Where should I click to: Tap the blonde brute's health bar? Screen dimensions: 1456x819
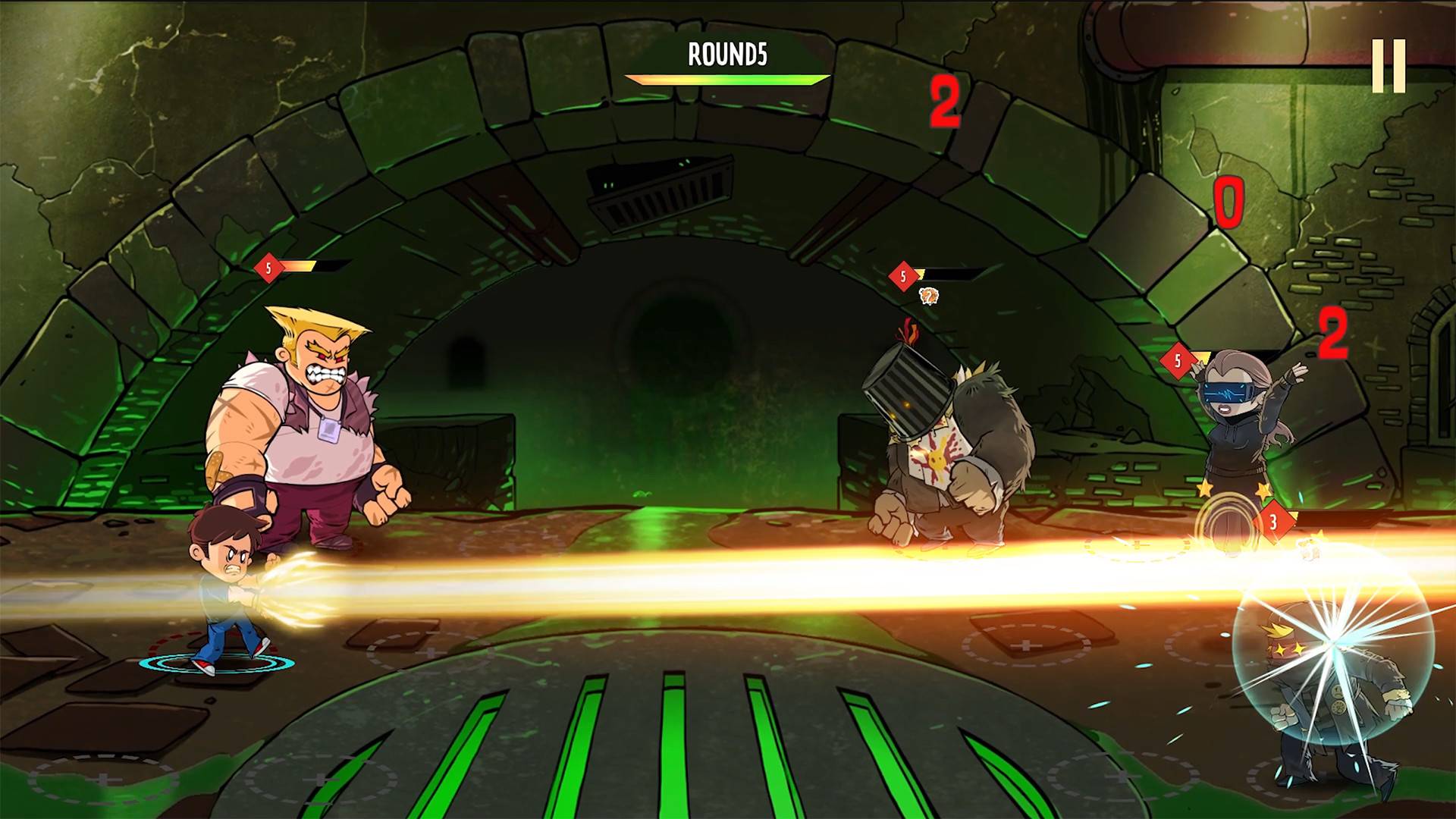pos(309,265)
